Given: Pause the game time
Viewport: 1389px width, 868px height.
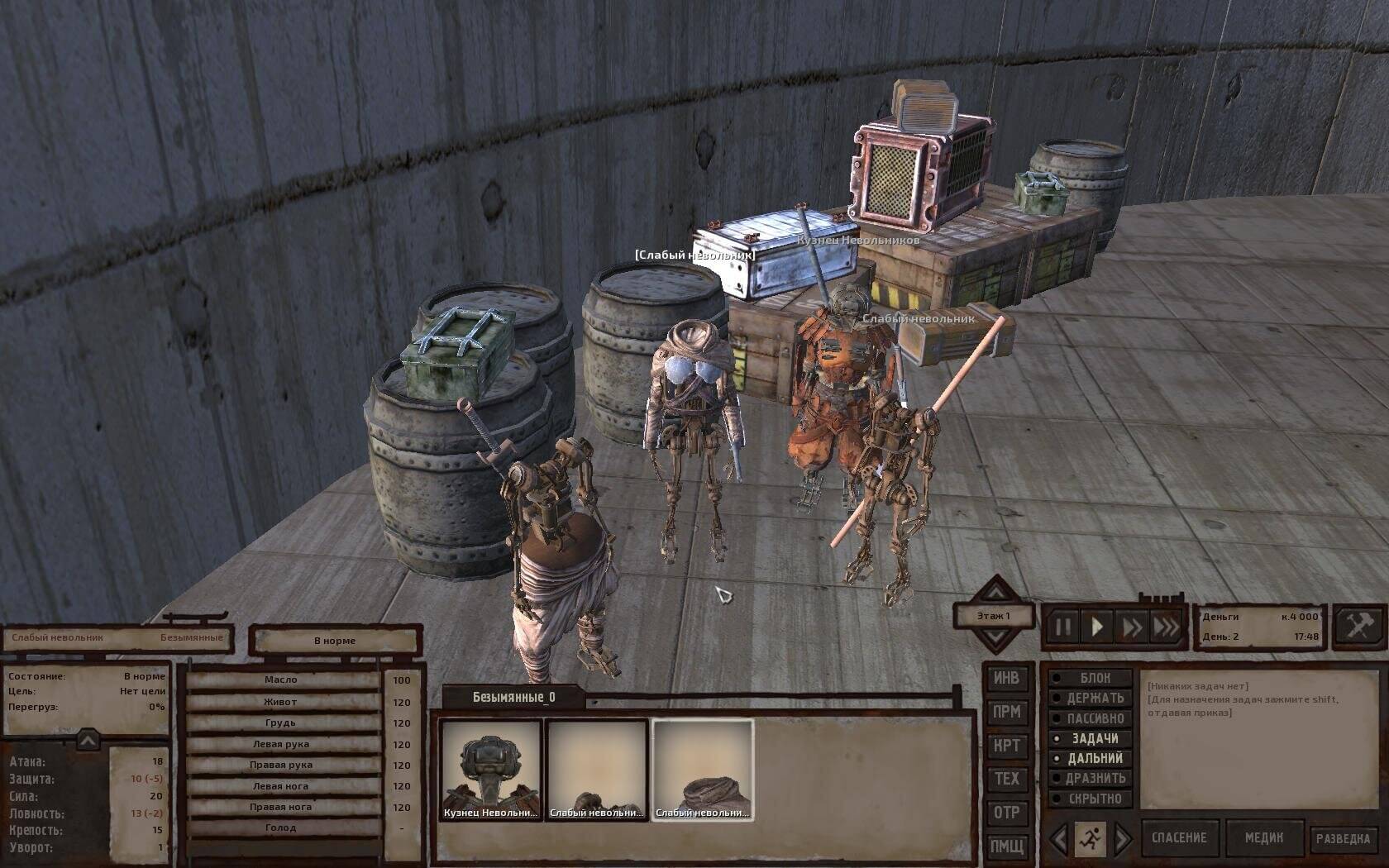Looking at the screenshot, I should click(x=1062, y=627).
